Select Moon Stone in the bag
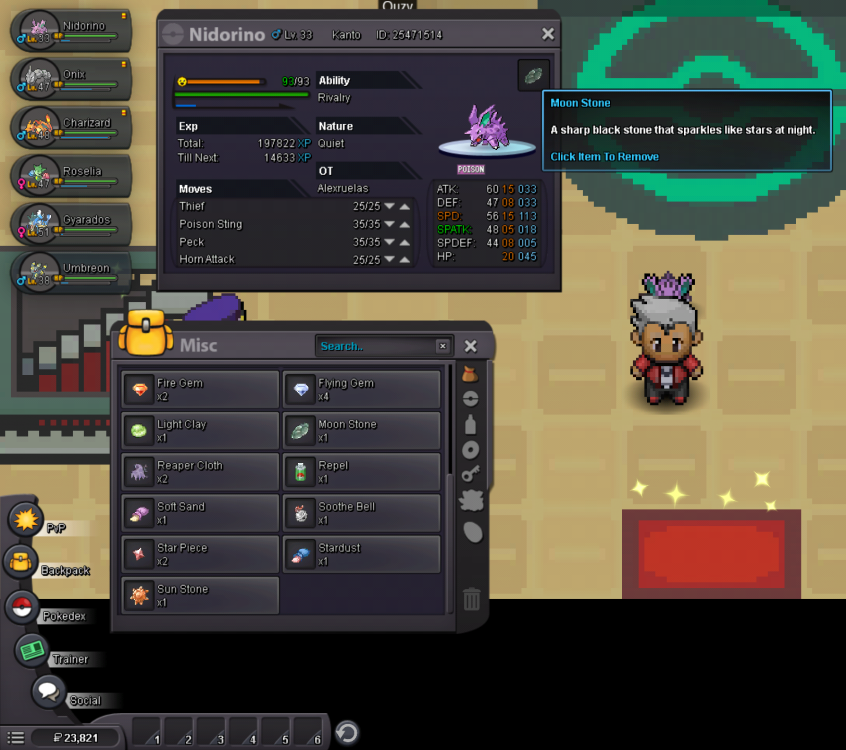Viewport: 846px width, 750px height. 361,430
